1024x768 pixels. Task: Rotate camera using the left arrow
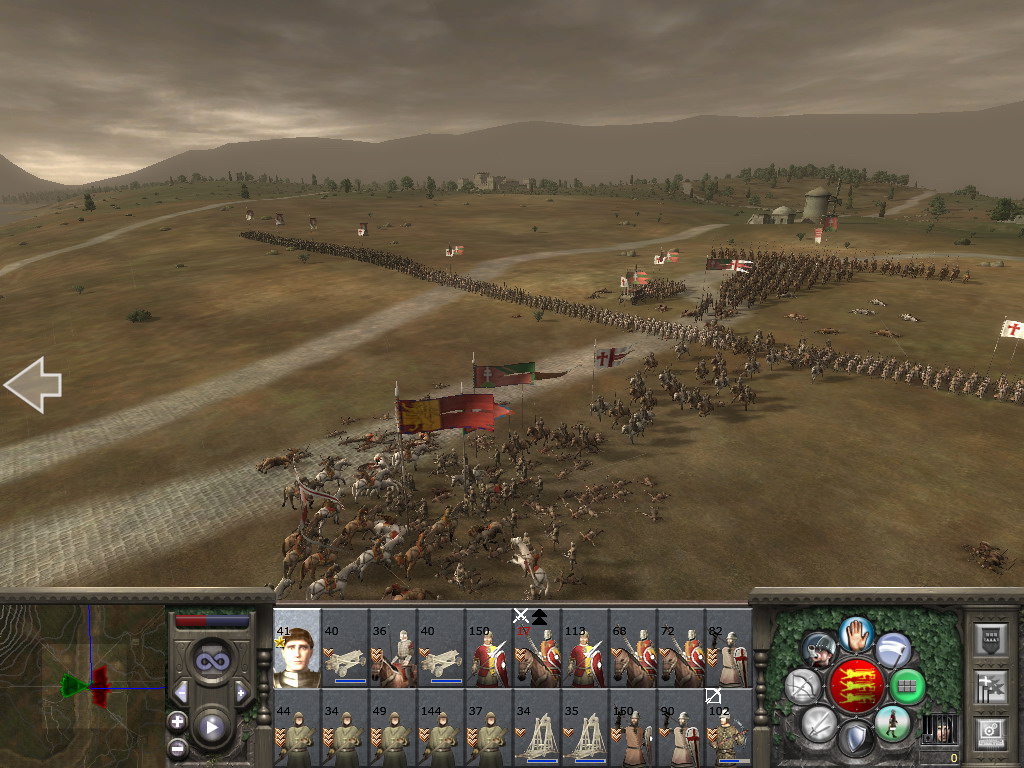tap(33, 385)
